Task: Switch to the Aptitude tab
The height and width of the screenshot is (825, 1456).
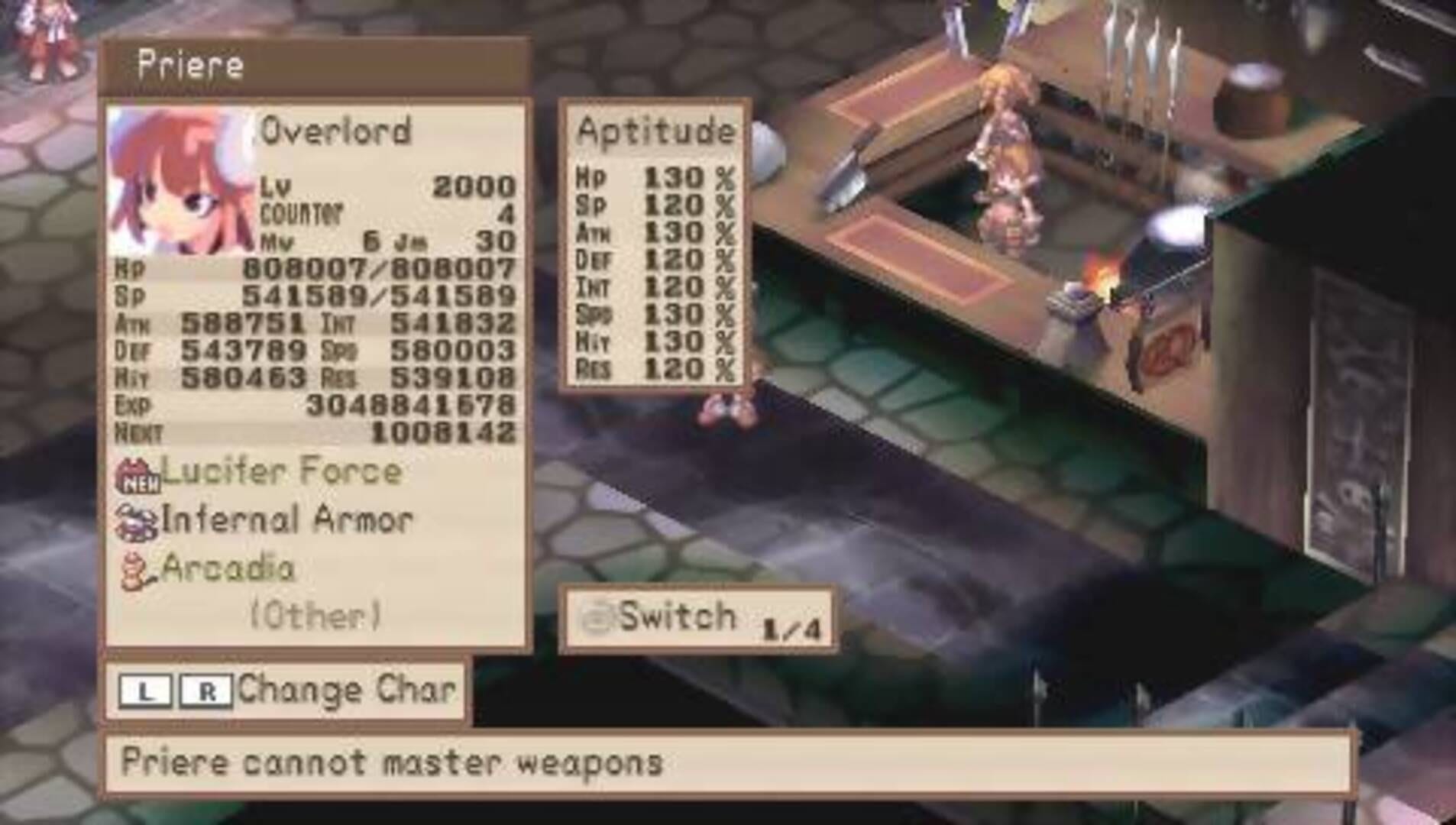Action: coord(657,133)
